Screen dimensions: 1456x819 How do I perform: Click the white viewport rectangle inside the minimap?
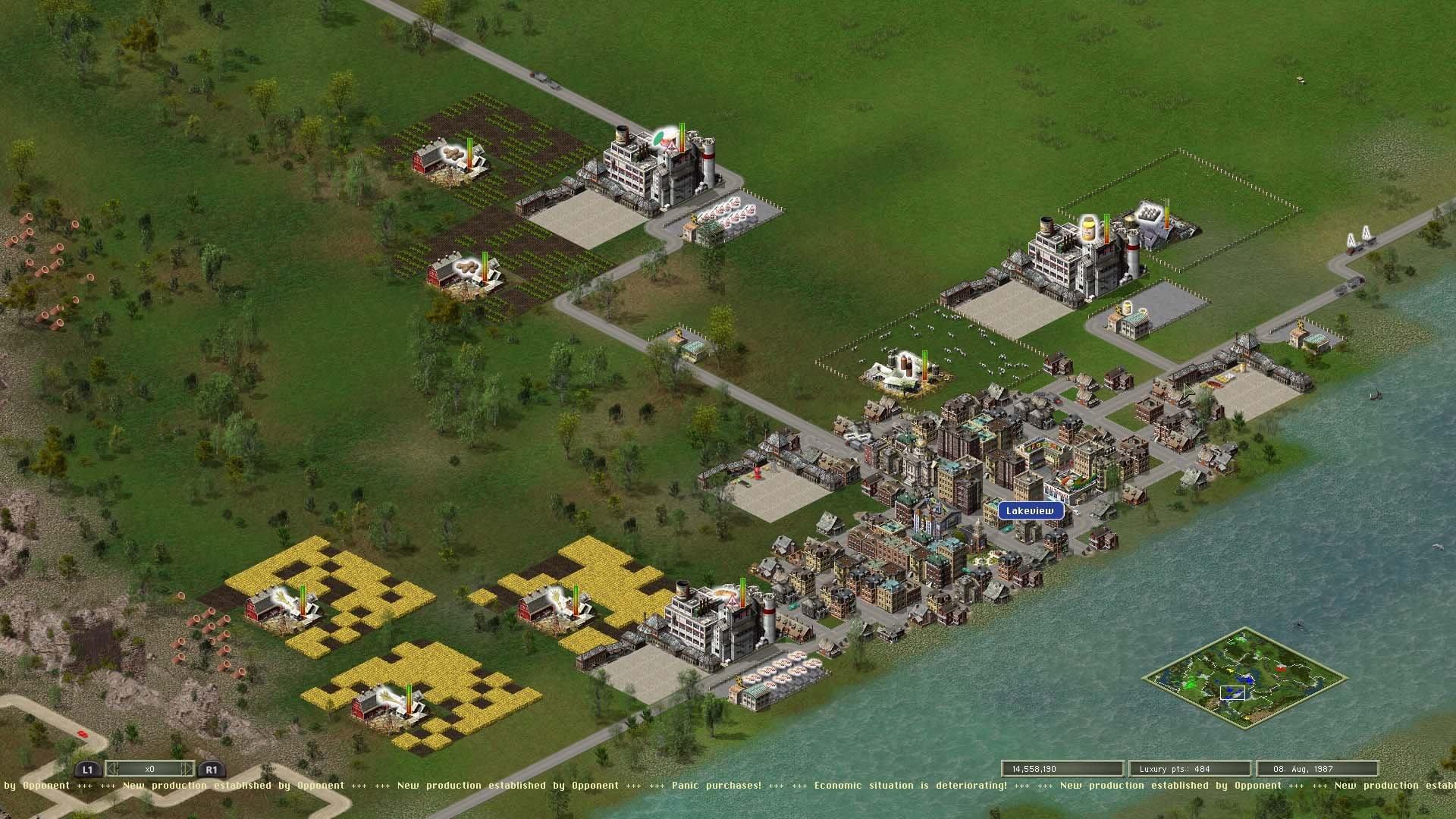click(x=1232, y=693)
